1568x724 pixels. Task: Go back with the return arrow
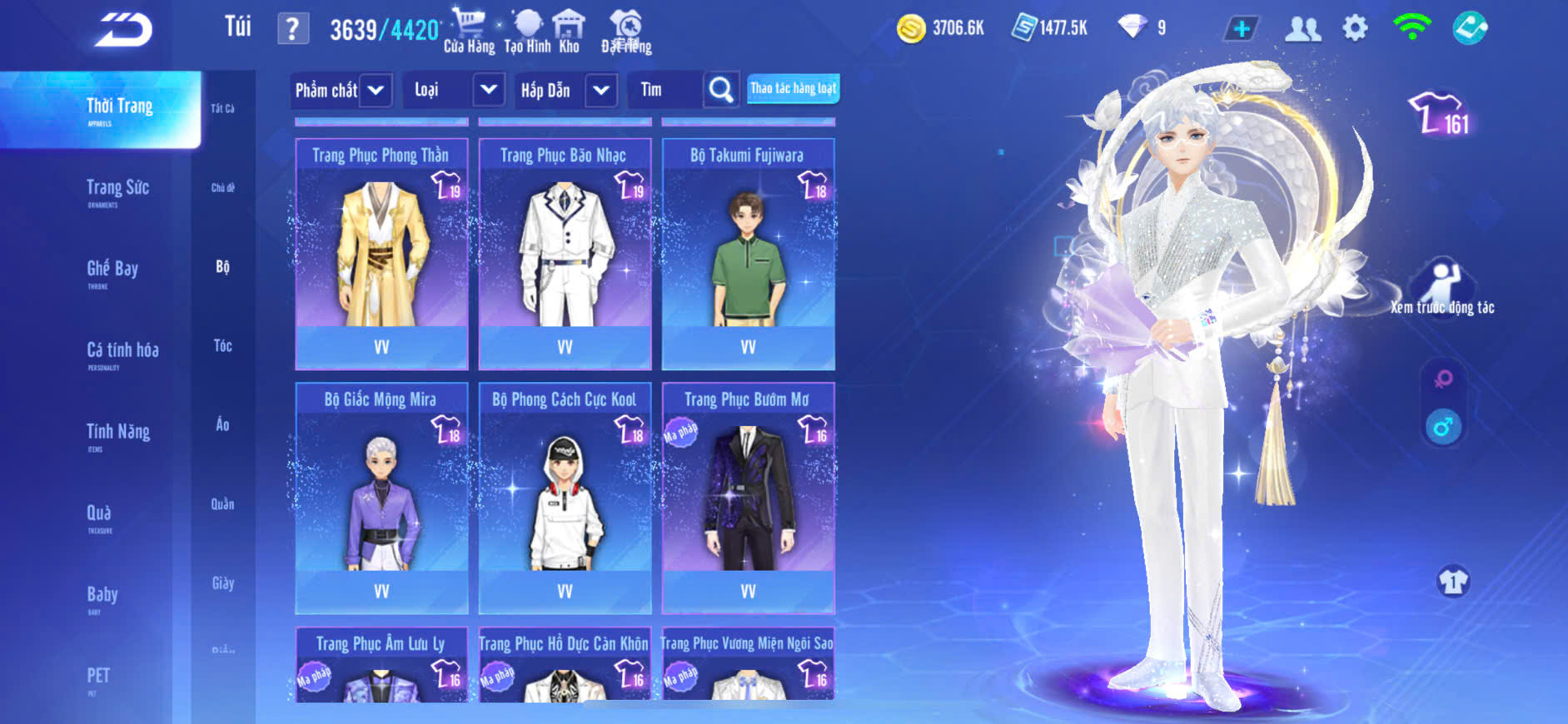pos(123,30)
